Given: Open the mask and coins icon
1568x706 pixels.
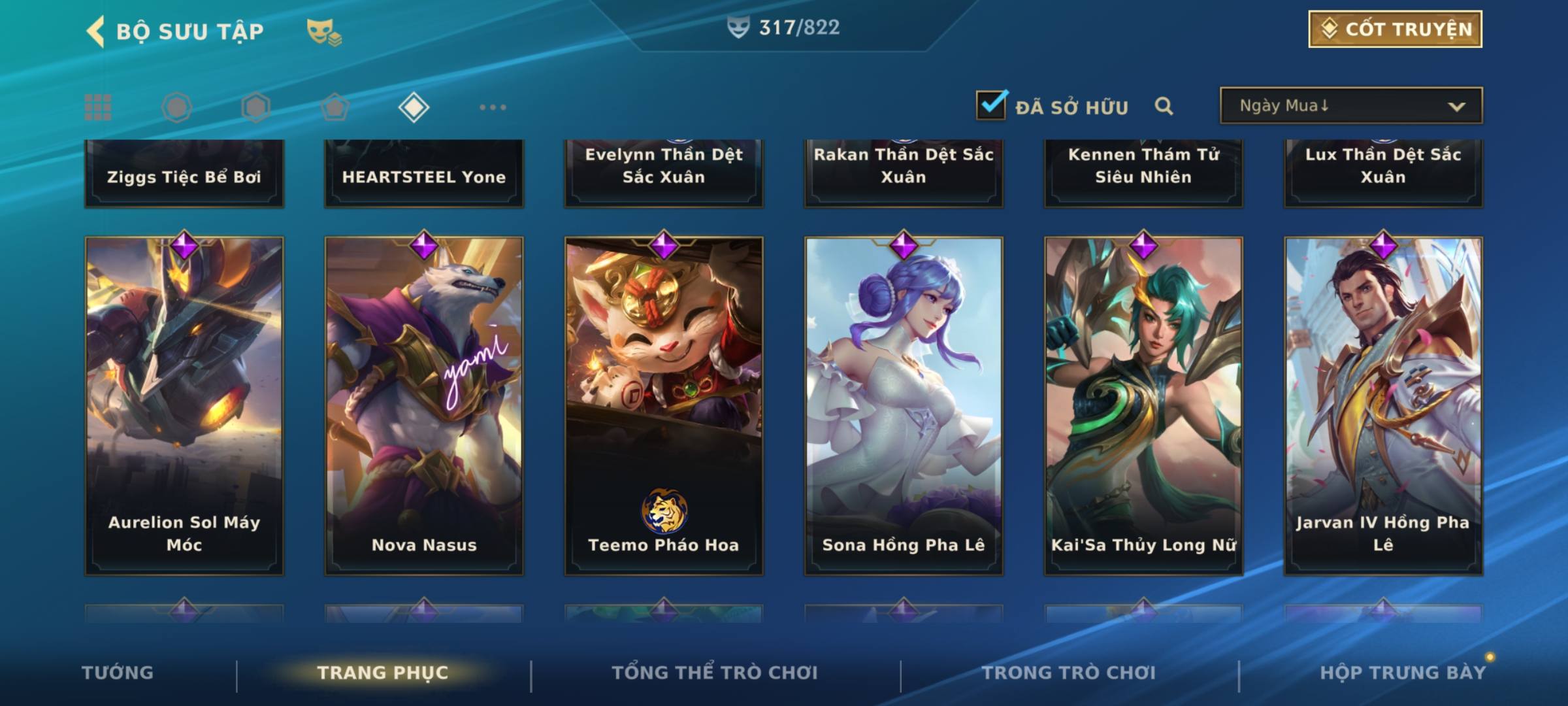Looking at the screenshot, I should (324, 31).
